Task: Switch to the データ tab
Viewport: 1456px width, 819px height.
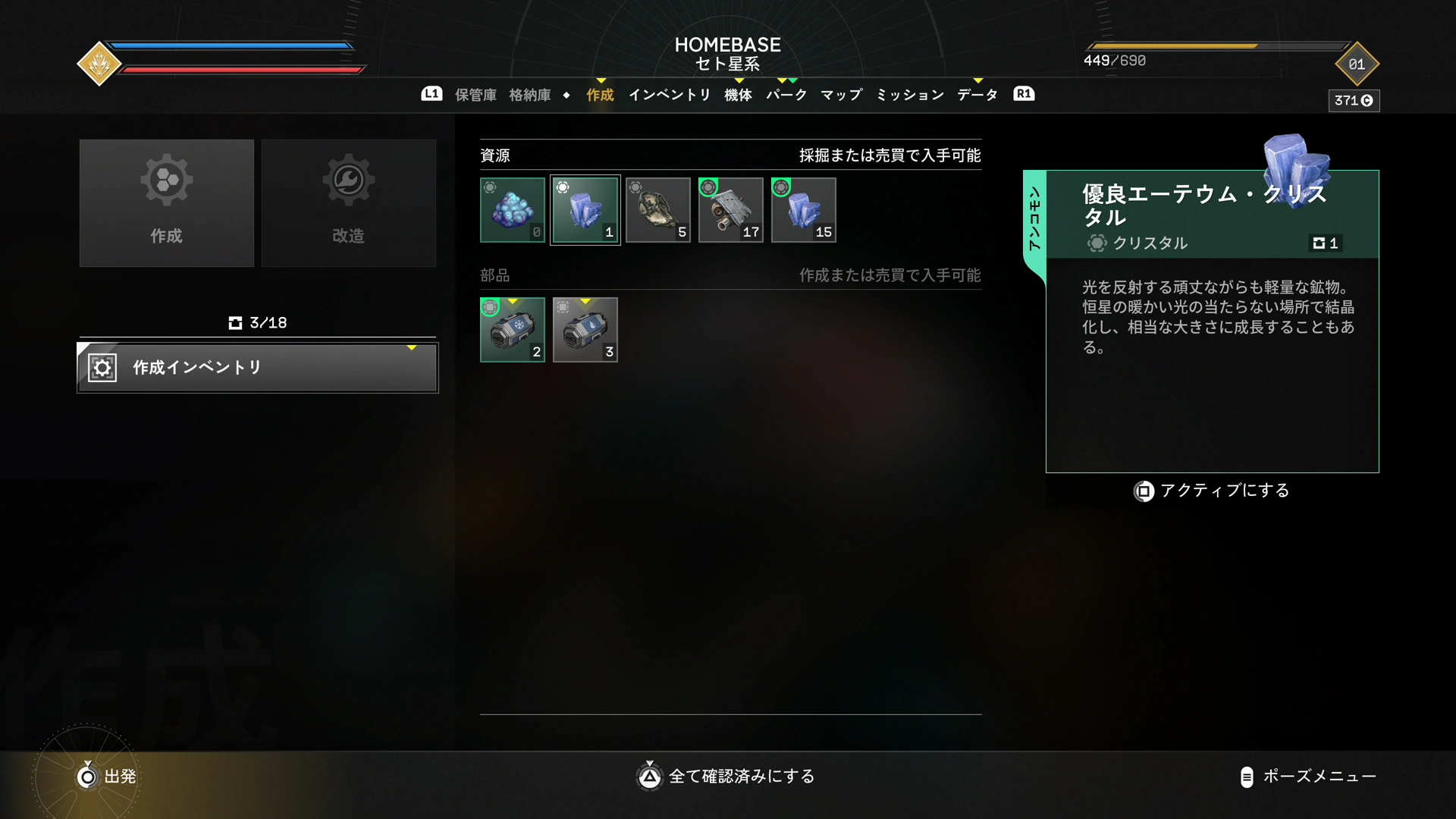Action: click(977, 95)
